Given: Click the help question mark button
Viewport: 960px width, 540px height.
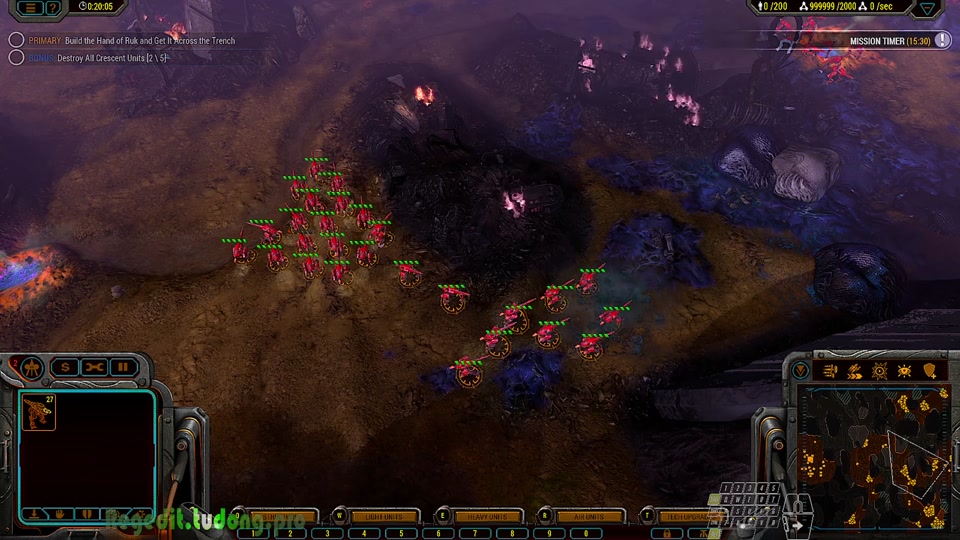Looking at the screenshot, I should click(x=53, y=7).
